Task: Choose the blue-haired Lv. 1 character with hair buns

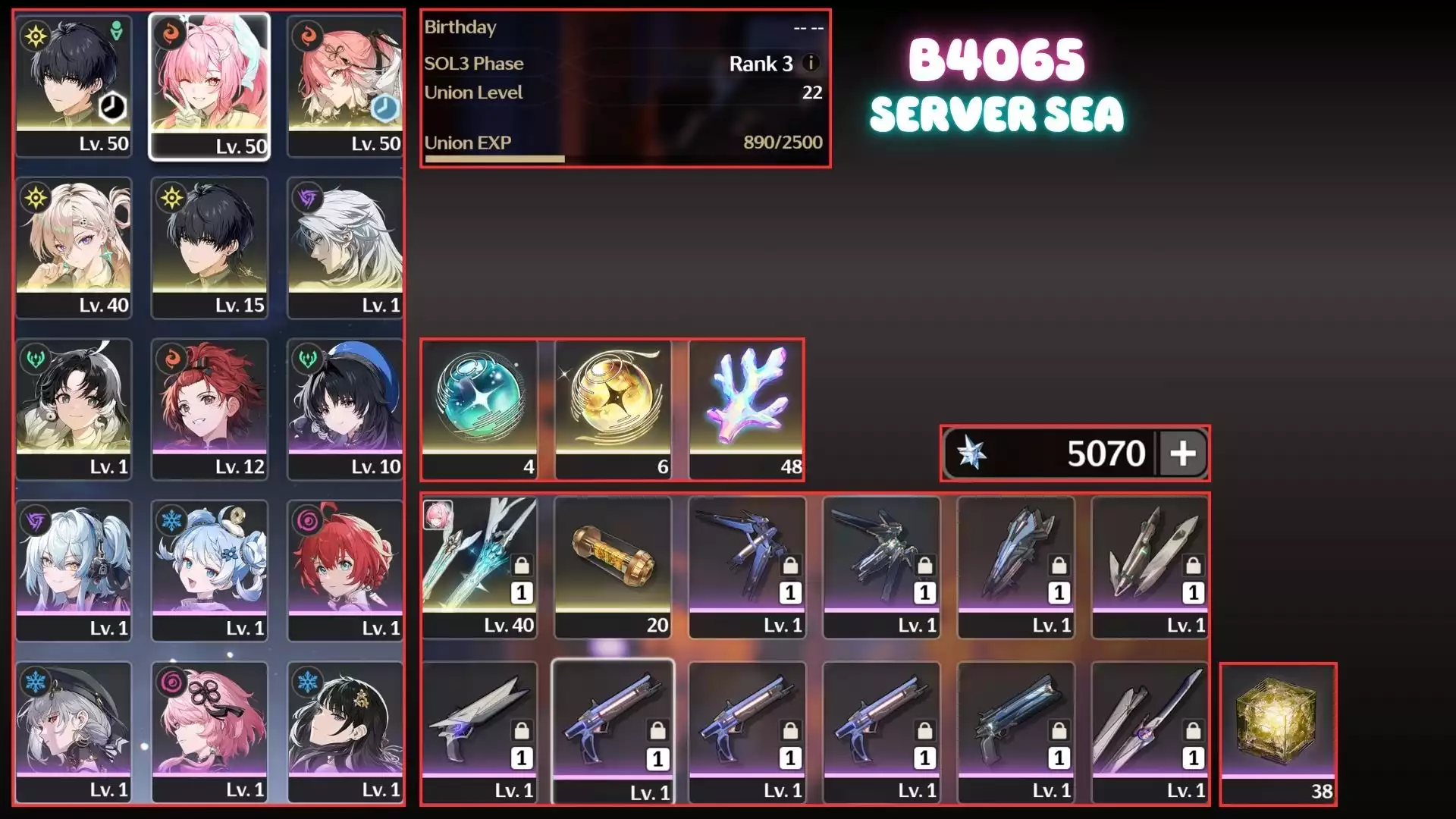Action: tap(209, 570)
